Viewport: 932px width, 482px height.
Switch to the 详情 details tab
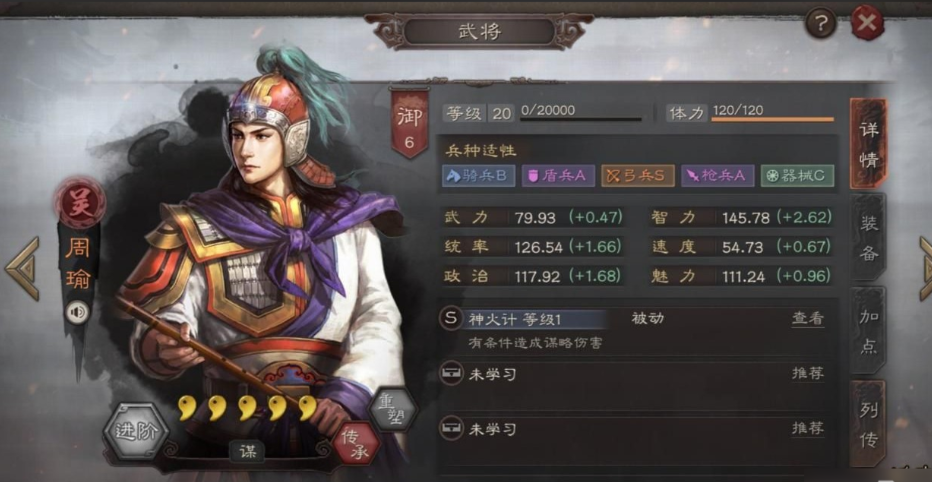coord(867,144)
